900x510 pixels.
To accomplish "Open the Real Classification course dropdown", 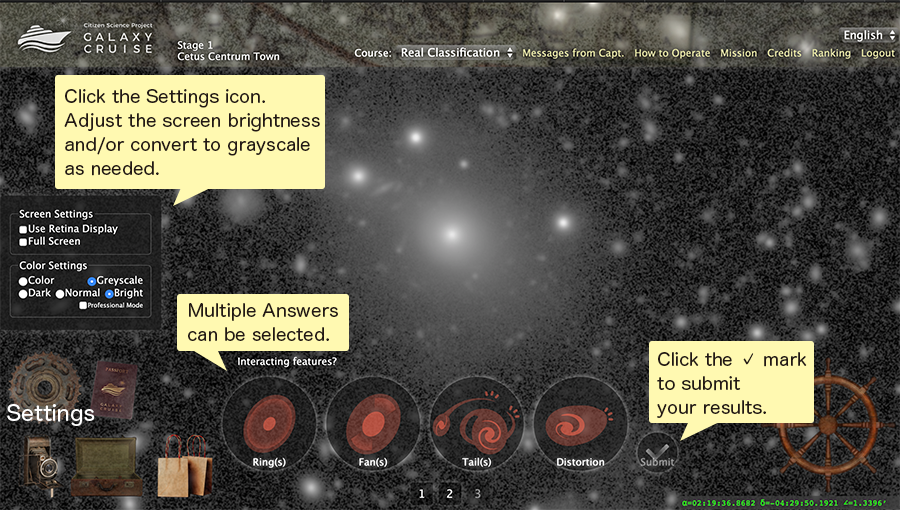I will coord(456,53).
